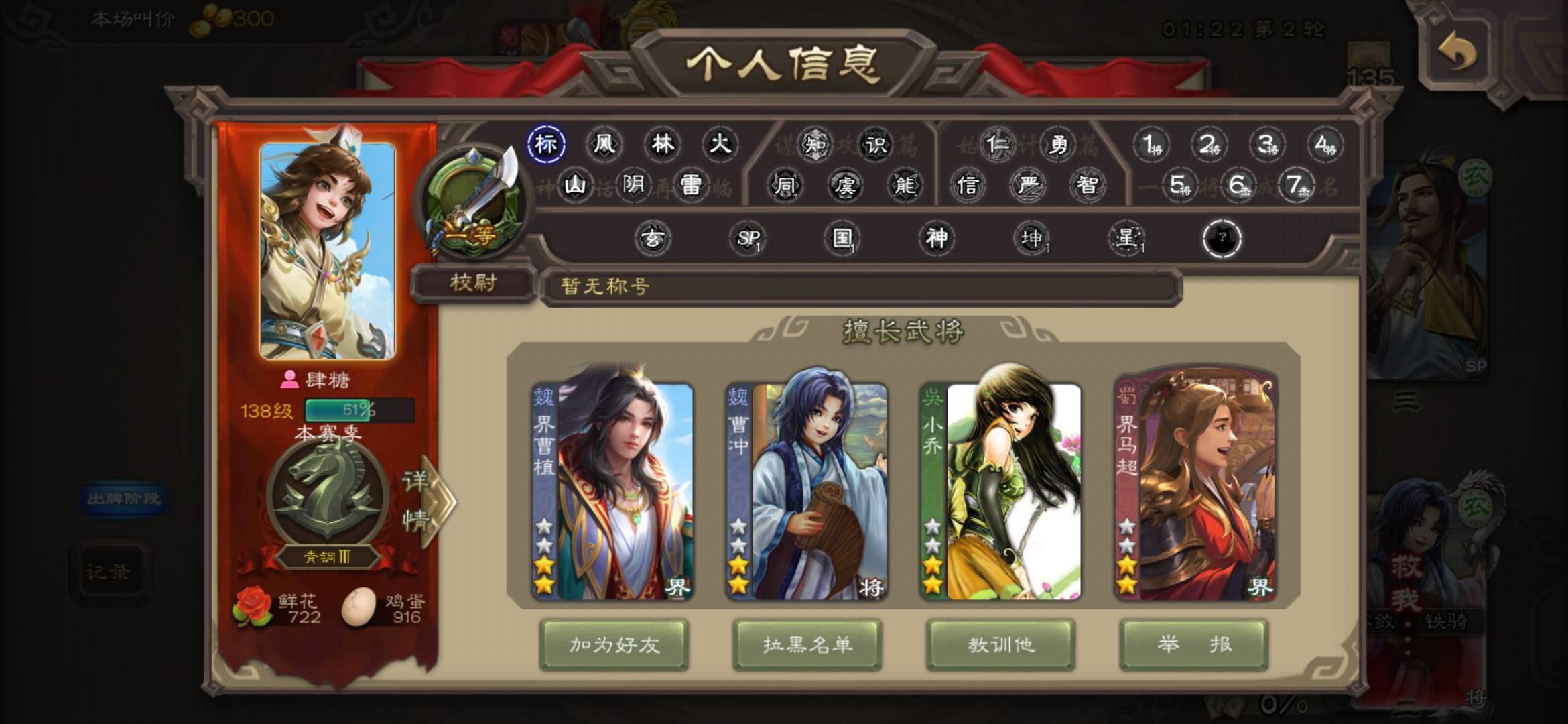Report this player with 举报
The height and width of the screenshot is (724, 1568).
pos(1193,644)
